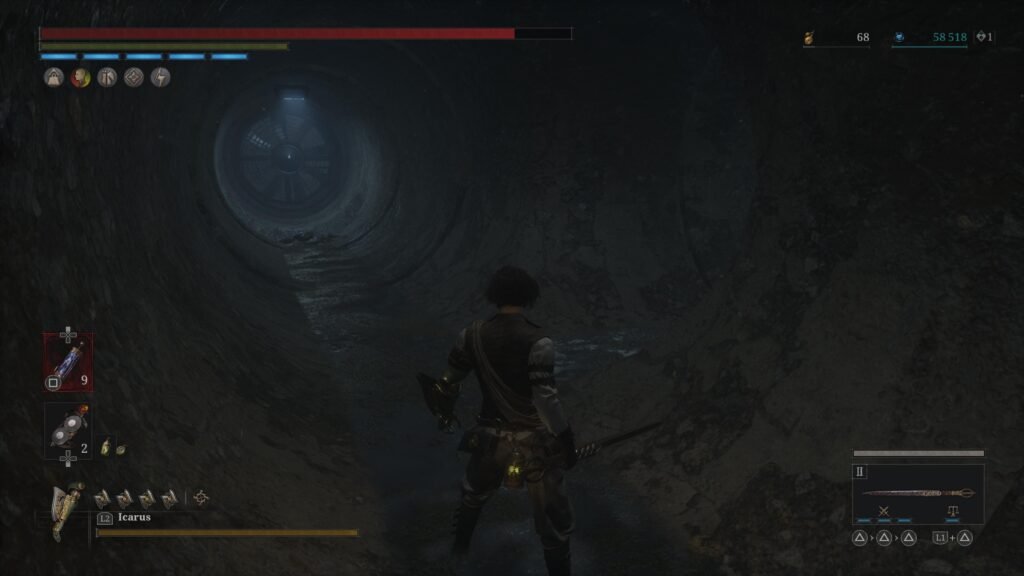The image size is (1024, 576).
Task: Click the lightning bolt status icon
Action: tap(160, 77)
